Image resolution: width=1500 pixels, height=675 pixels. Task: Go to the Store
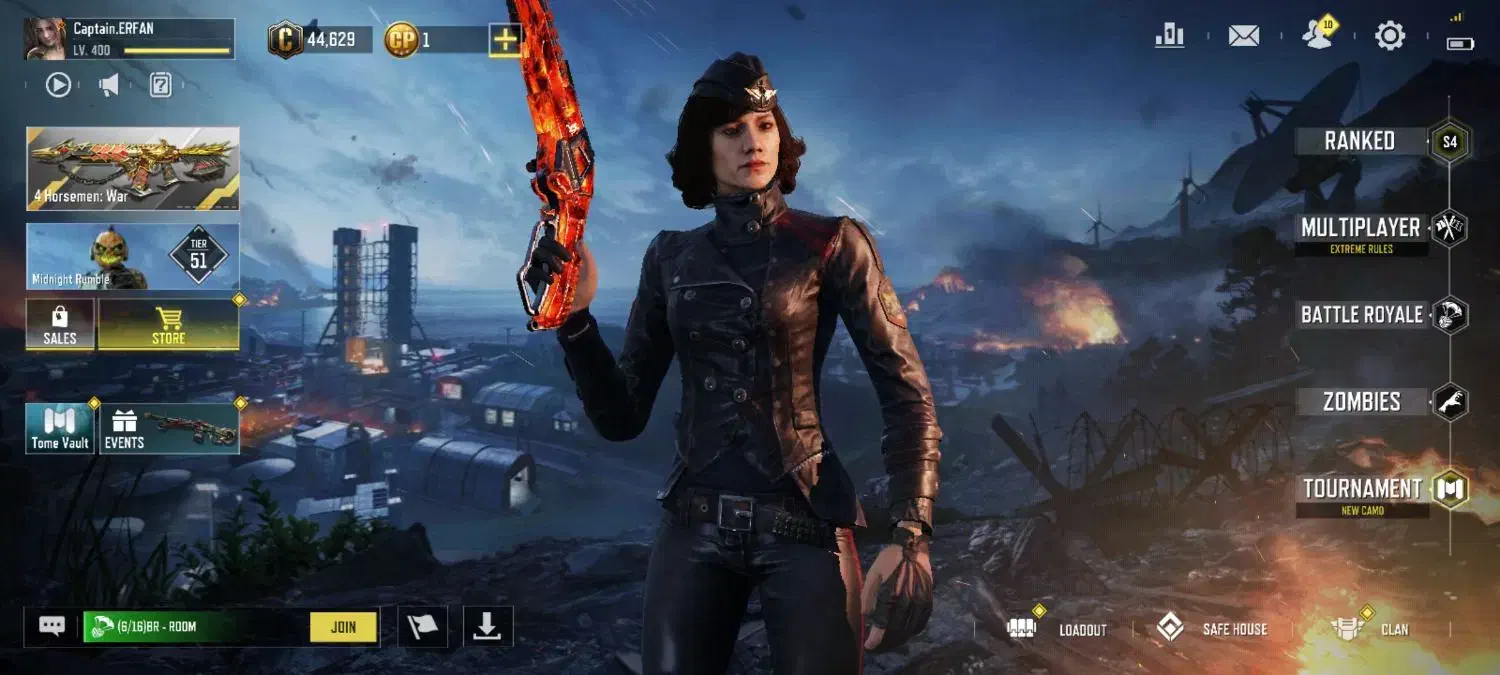(168, 325)
